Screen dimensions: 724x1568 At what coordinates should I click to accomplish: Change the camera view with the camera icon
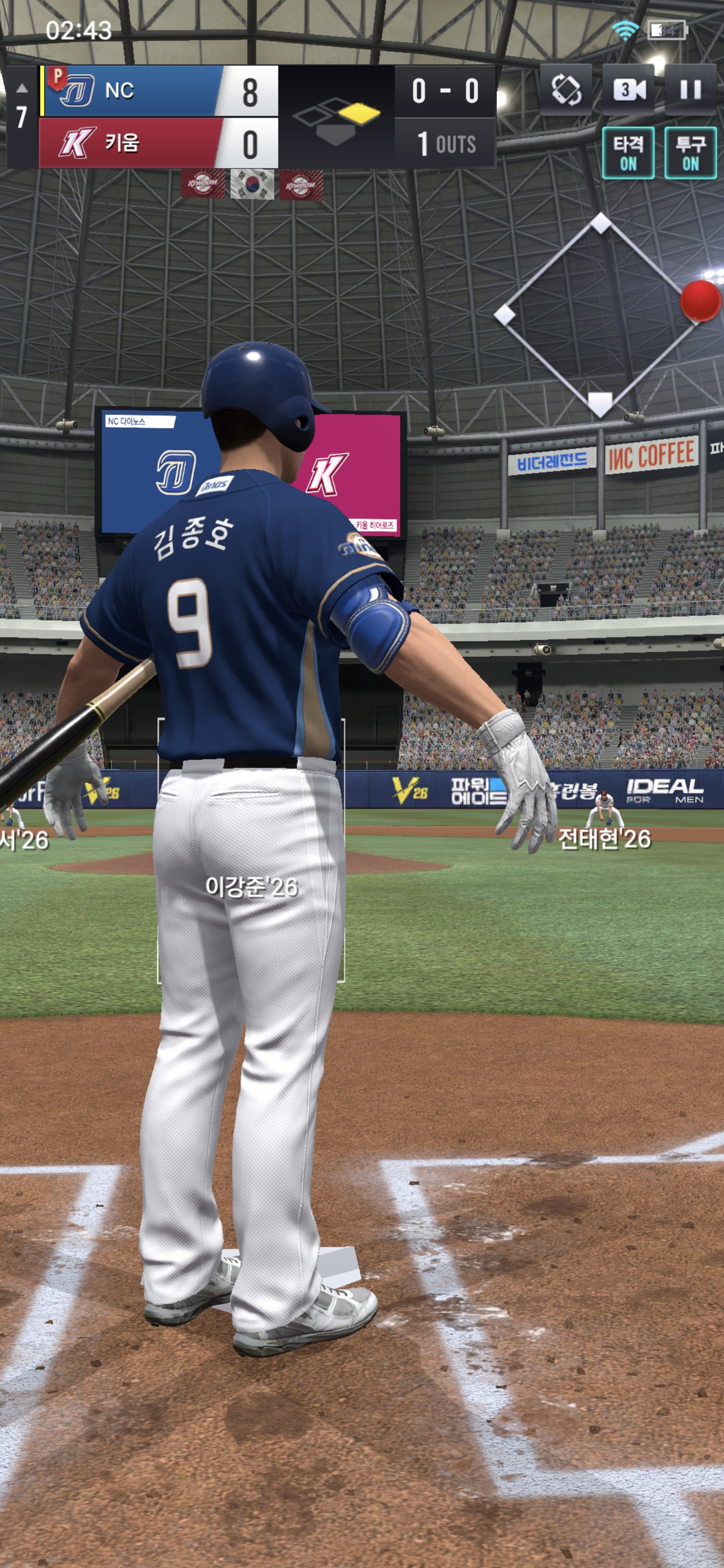628,90
